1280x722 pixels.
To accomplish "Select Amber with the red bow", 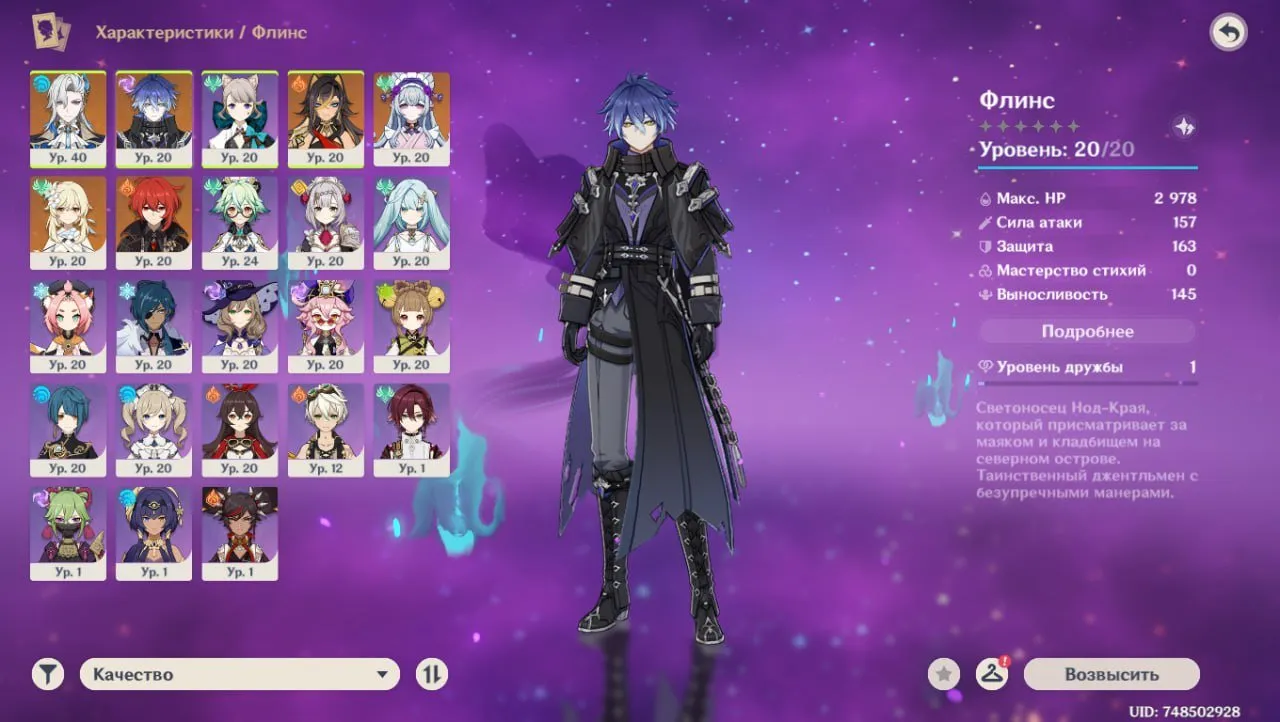I will 240,430.
